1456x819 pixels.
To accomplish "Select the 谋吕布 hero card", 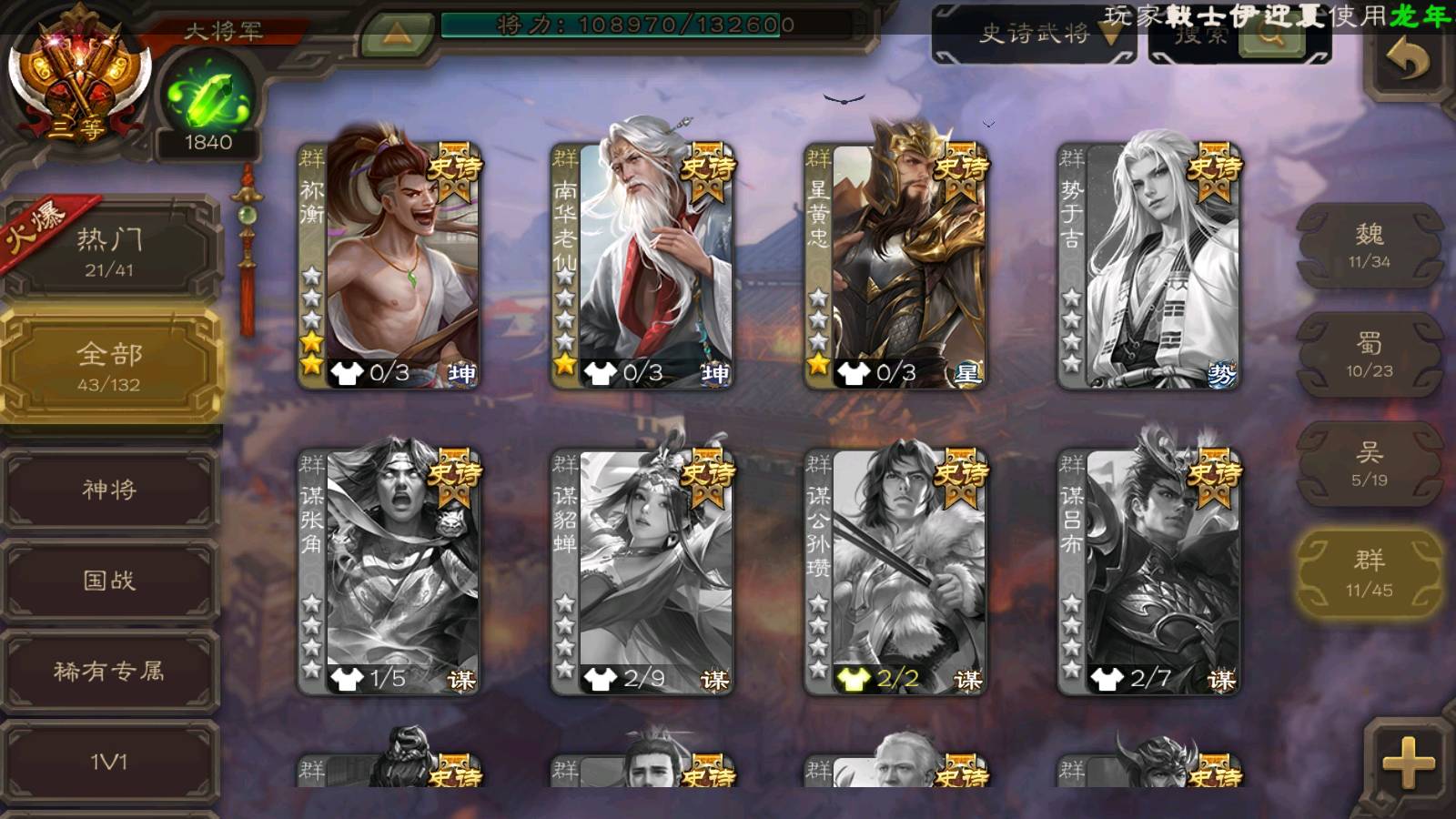I will tap(1148, 570).
